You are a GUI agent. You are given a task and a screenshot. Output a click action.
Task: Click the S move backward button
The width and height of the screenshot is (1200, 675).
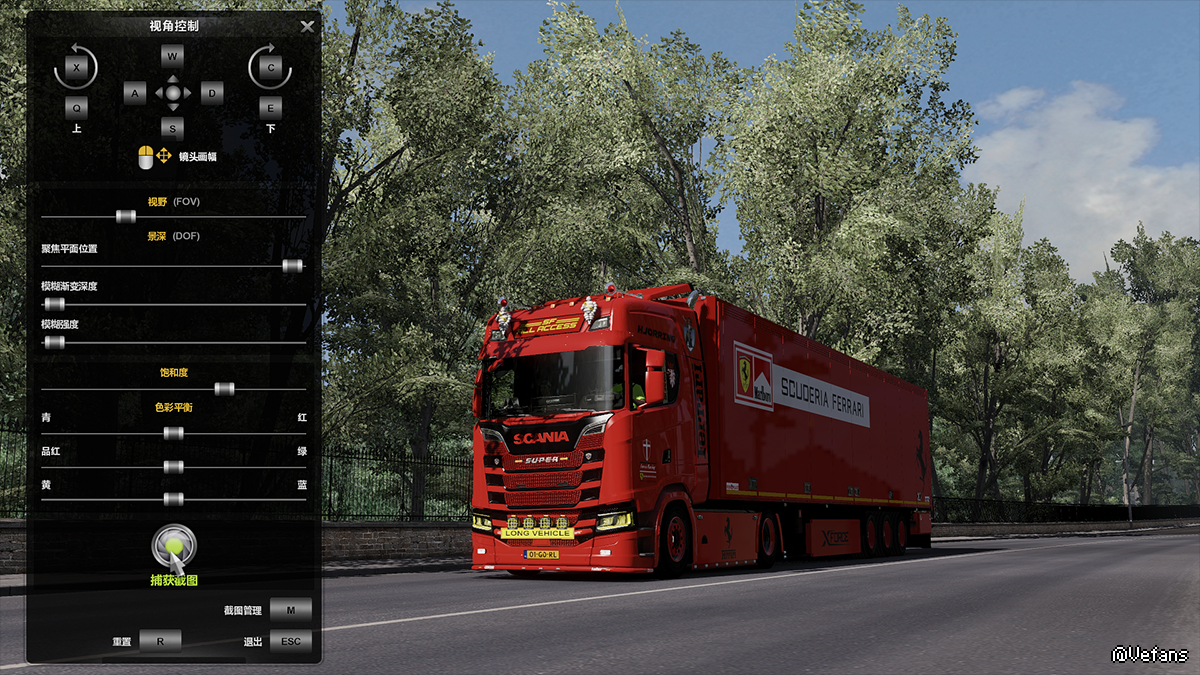tap(173, 128)
